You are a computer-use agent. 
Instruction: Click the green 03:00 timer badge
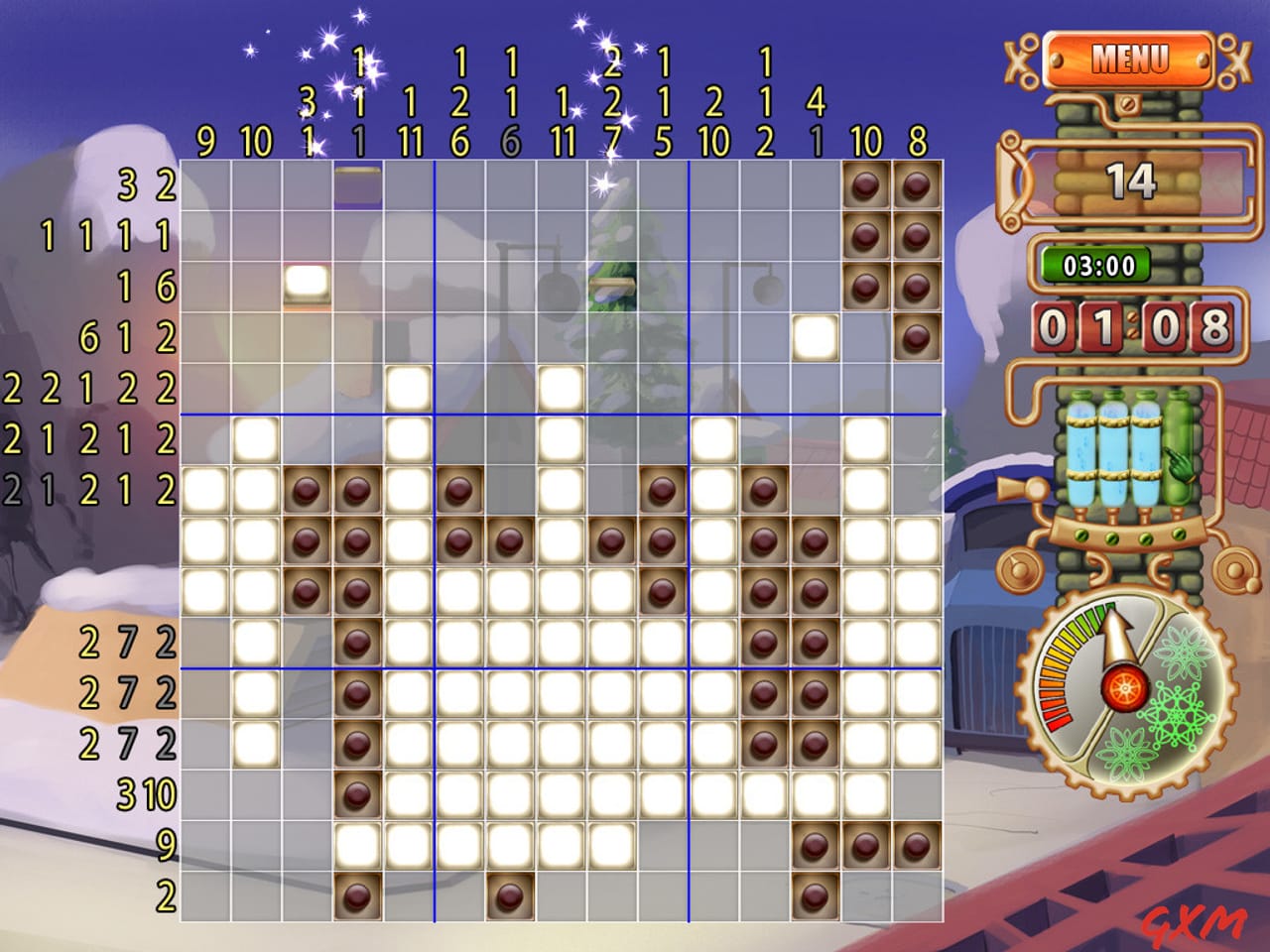(1094, 265)
